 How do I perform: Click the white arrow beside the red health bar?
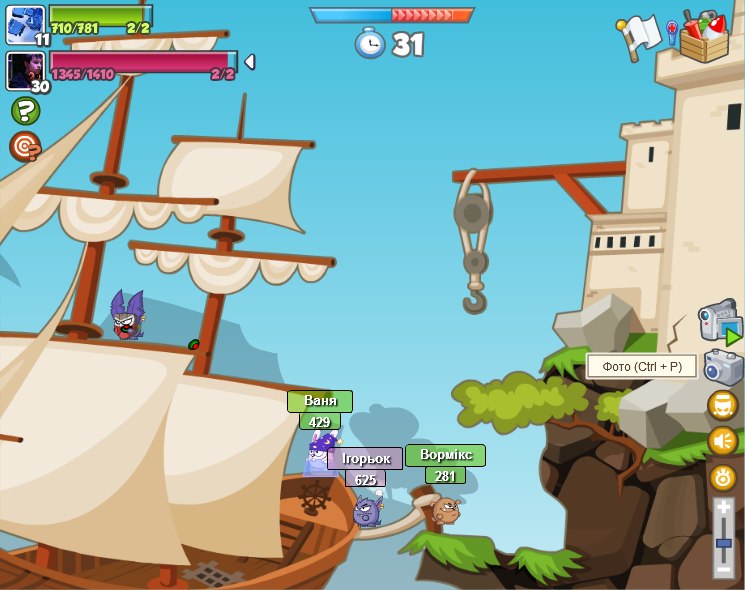point(249,62)
